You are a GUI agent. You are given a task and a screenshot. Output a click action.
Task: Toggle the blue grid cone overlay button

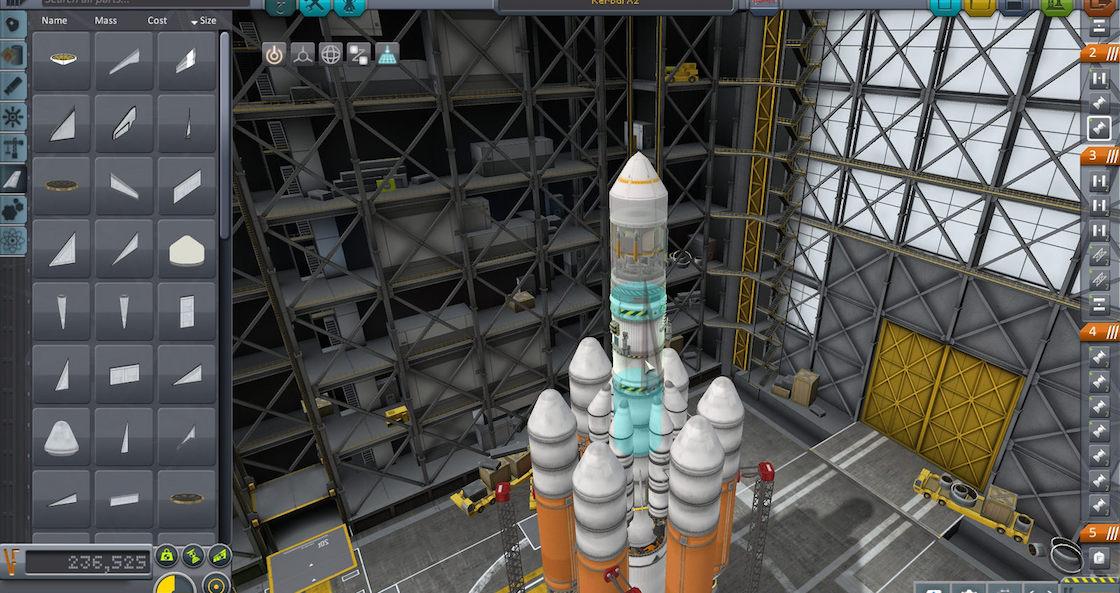[x=387, y=54]
